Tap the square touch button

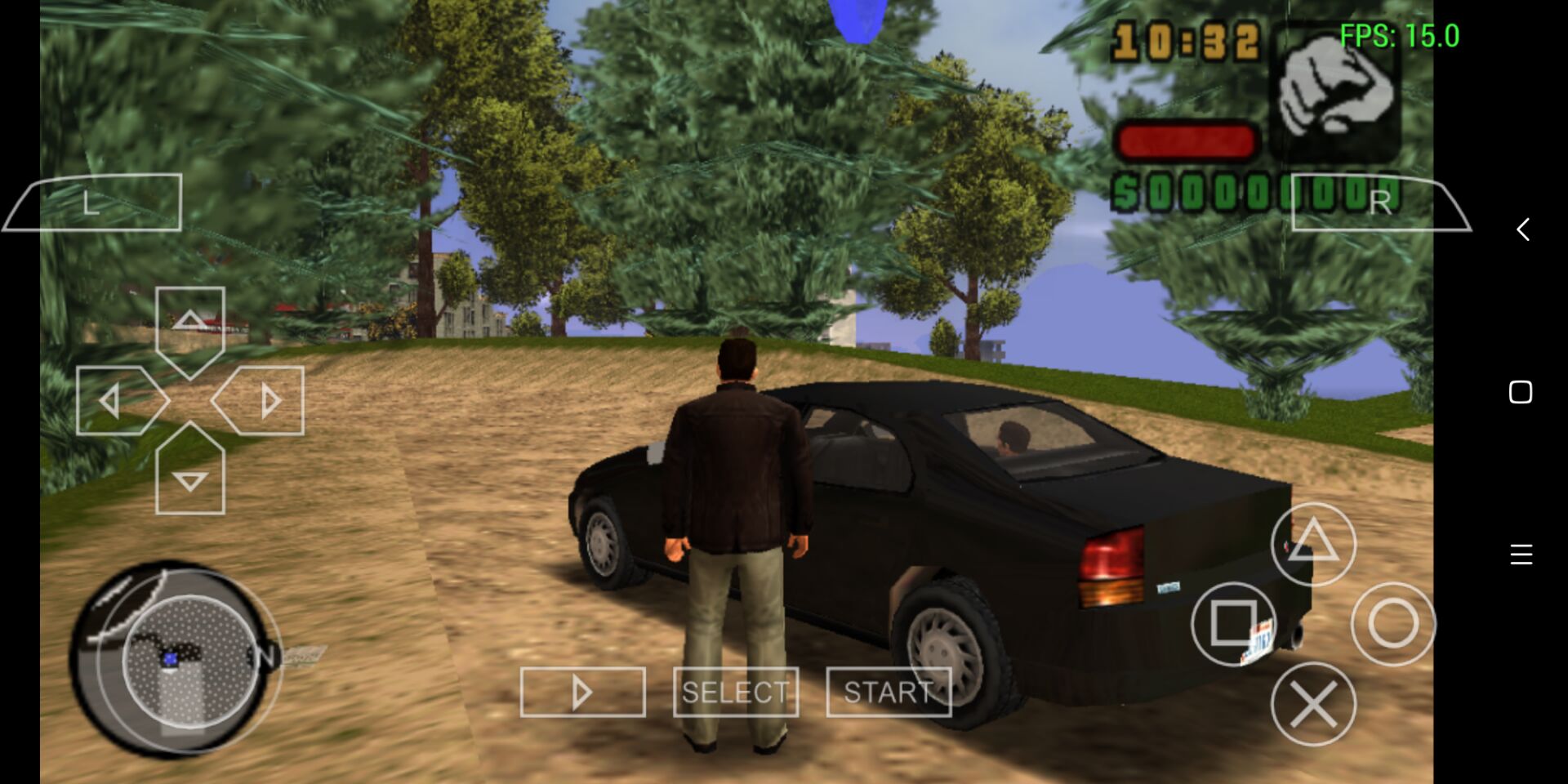click(x=1233, y=624)
